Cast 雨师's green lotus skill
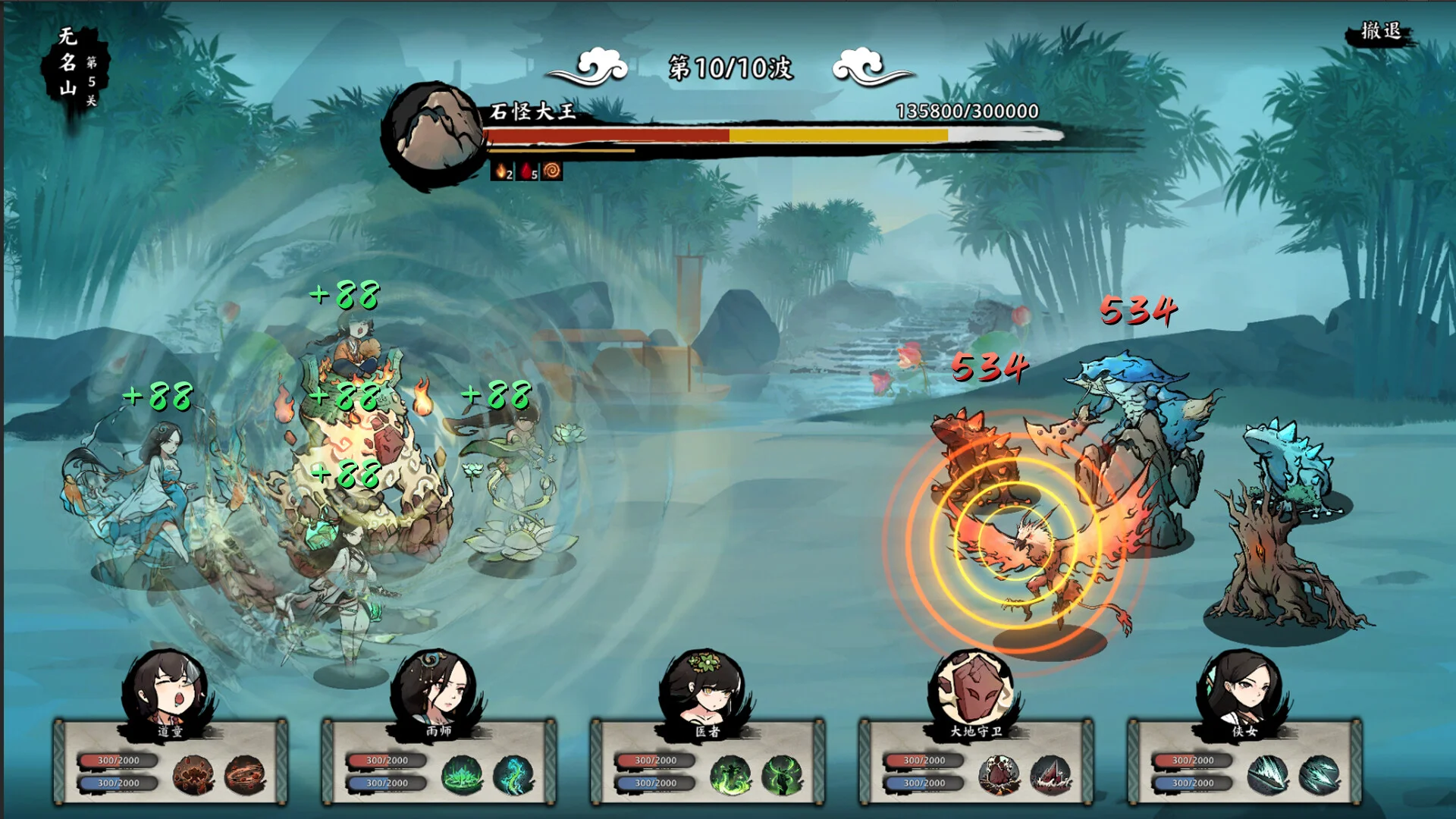 coord(461,774)
